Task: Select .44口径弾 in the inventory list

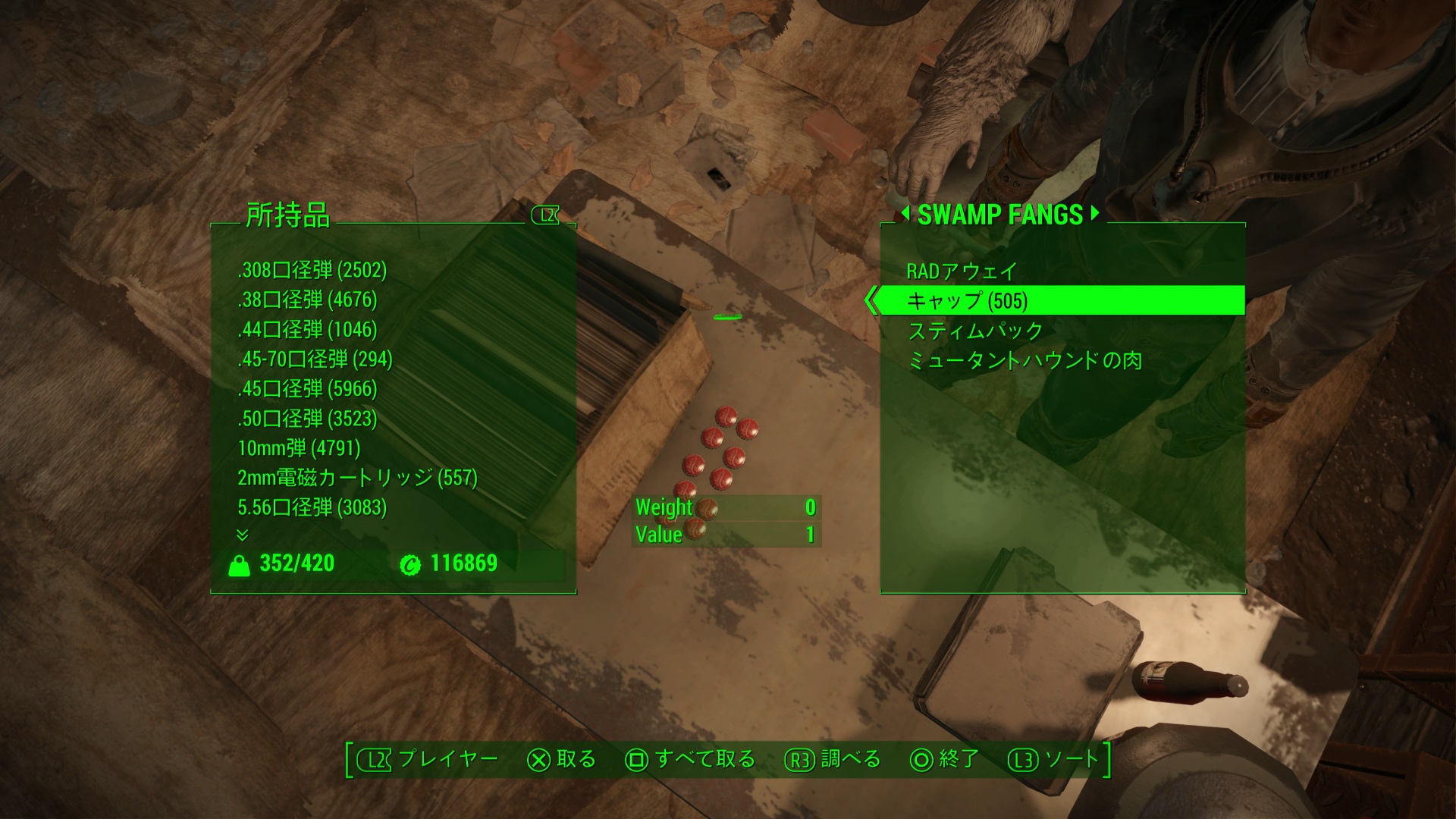Action: [x=307, y=329]
